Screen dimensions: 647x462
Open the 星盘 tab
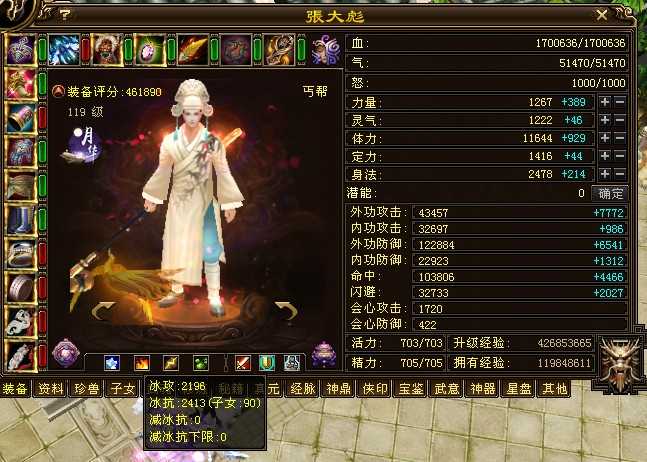pos(519,388)
